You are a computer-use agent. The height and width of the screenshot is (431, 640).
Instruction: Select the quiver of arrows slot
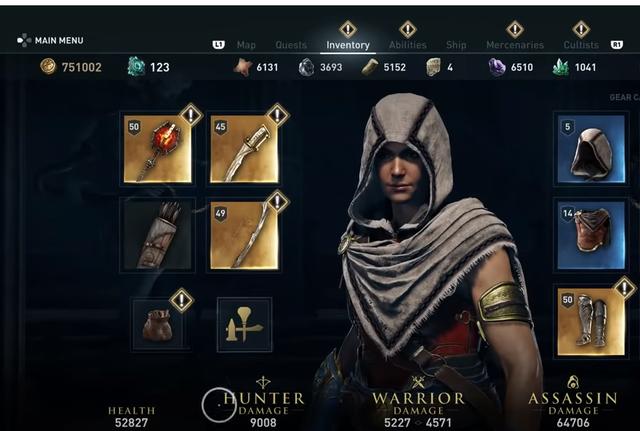click(x=157, y=235)
